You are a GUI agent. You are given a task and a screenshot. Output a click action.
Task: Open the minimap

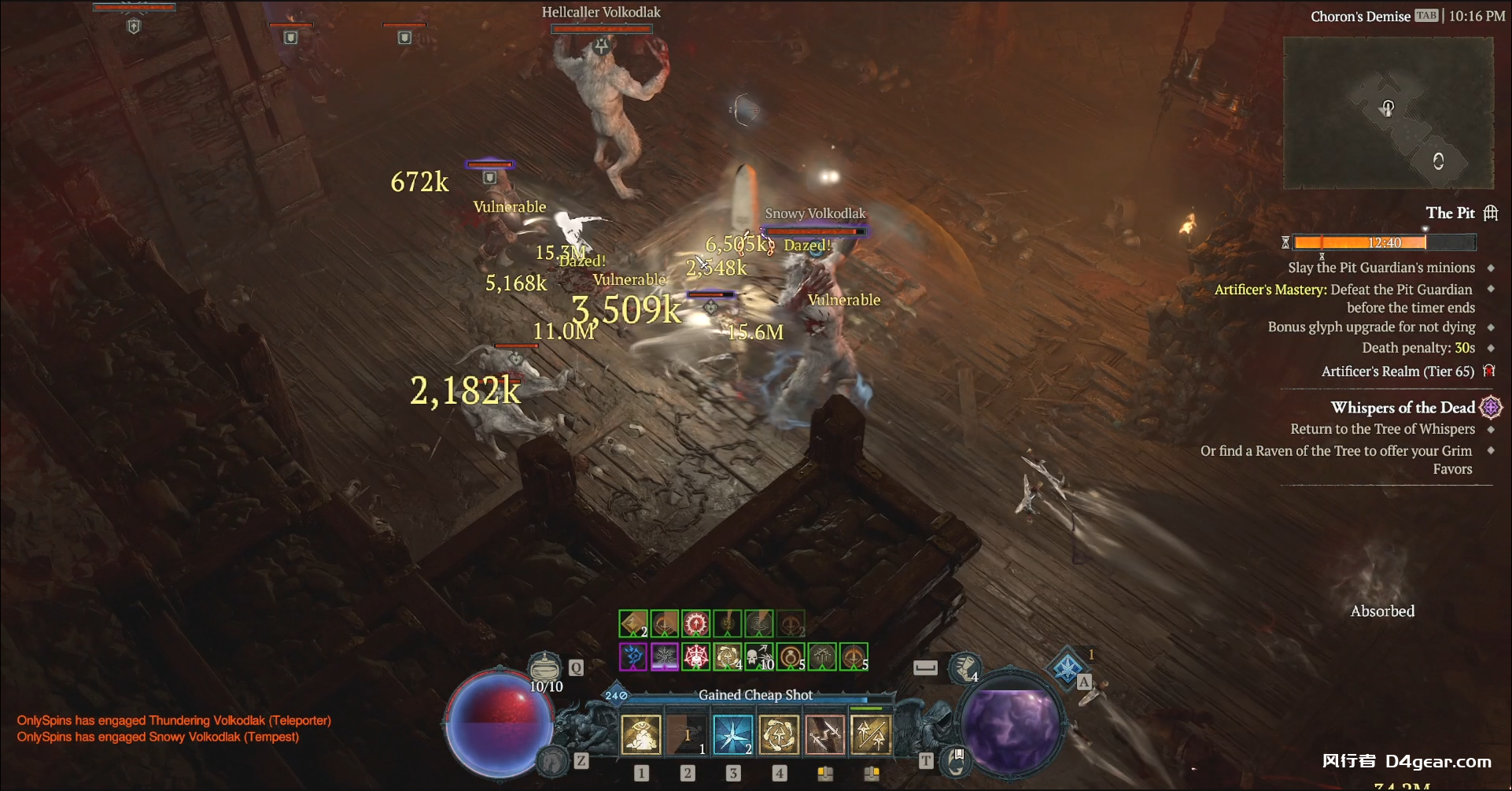[x=1388, y=113]
